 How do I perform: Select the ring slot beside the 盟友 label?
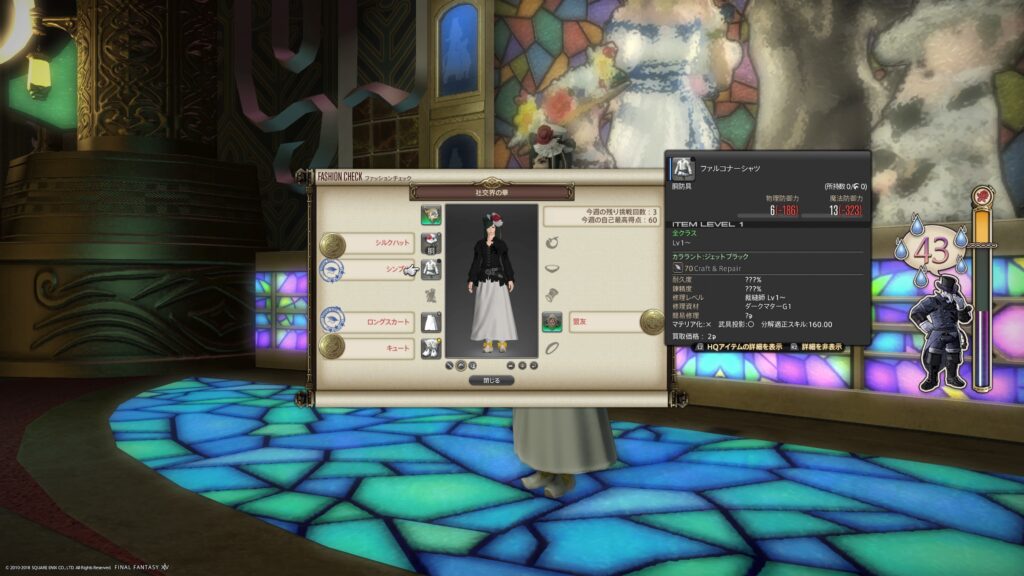pos(553,321)
